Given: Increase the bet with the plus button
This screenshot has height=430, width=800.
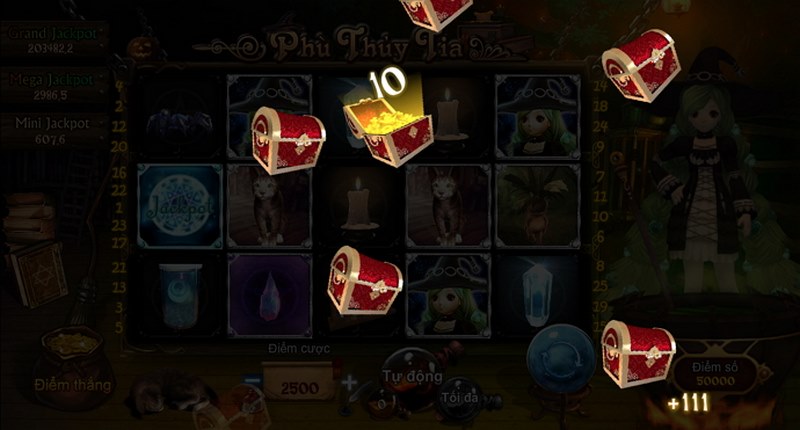Looking at the screenshot, I should point(348,382).
